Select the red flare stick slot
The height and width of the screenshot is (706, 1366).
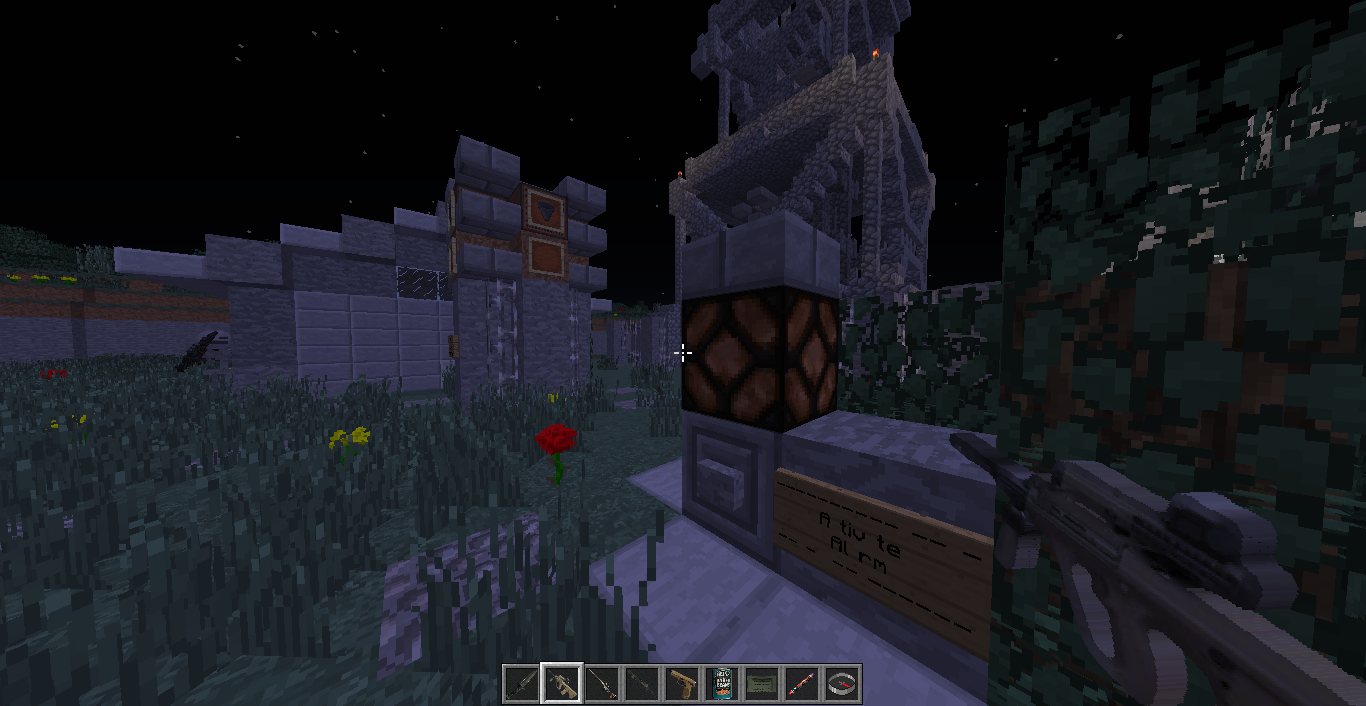[802, 684]
